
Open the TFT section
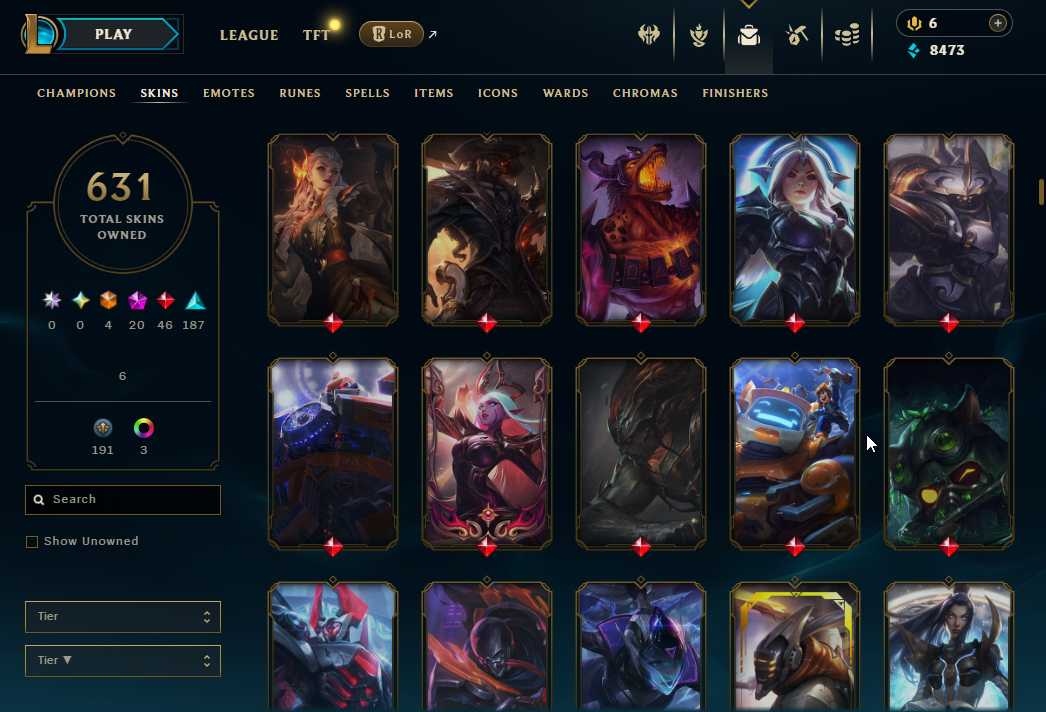[x=316, y=35]
